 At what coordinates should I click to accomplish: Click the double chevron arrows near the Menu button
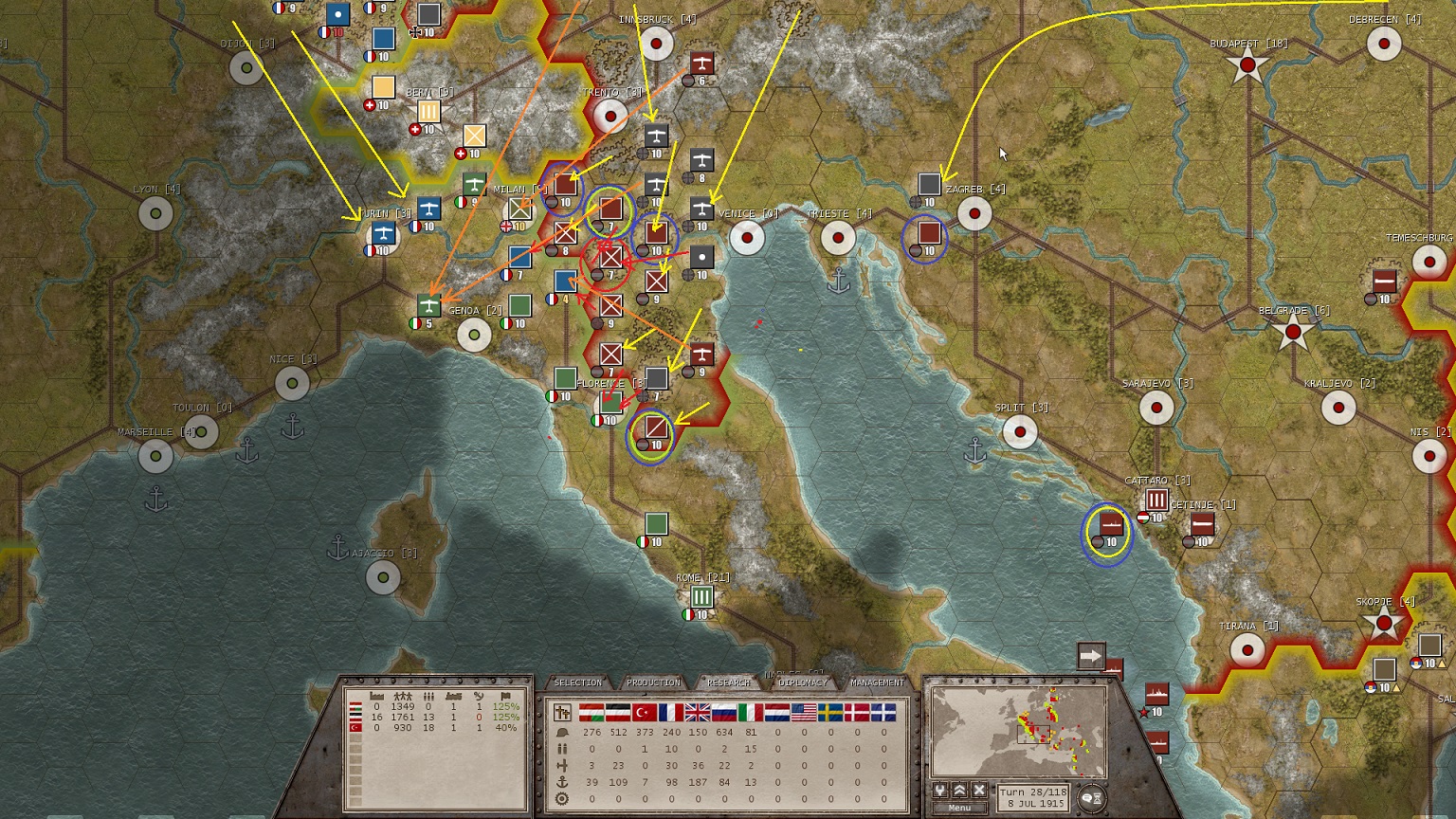pyautogui.click(x=959, y=790)
